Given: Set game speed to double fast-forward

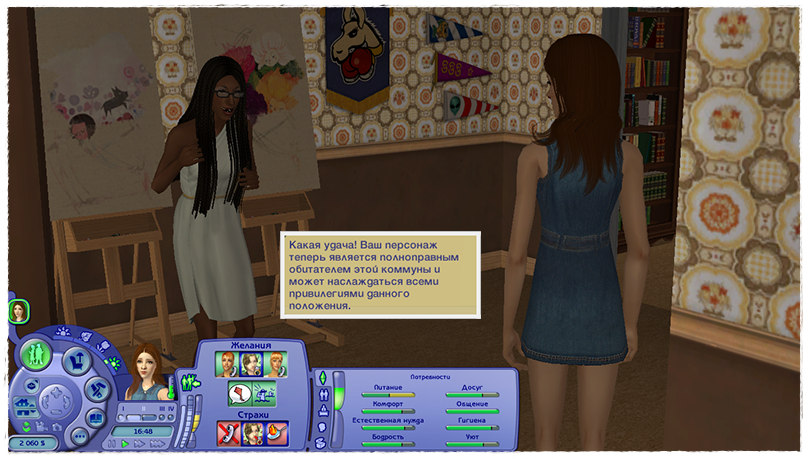Looking at the screenshot, I should [x=137, y=442].
